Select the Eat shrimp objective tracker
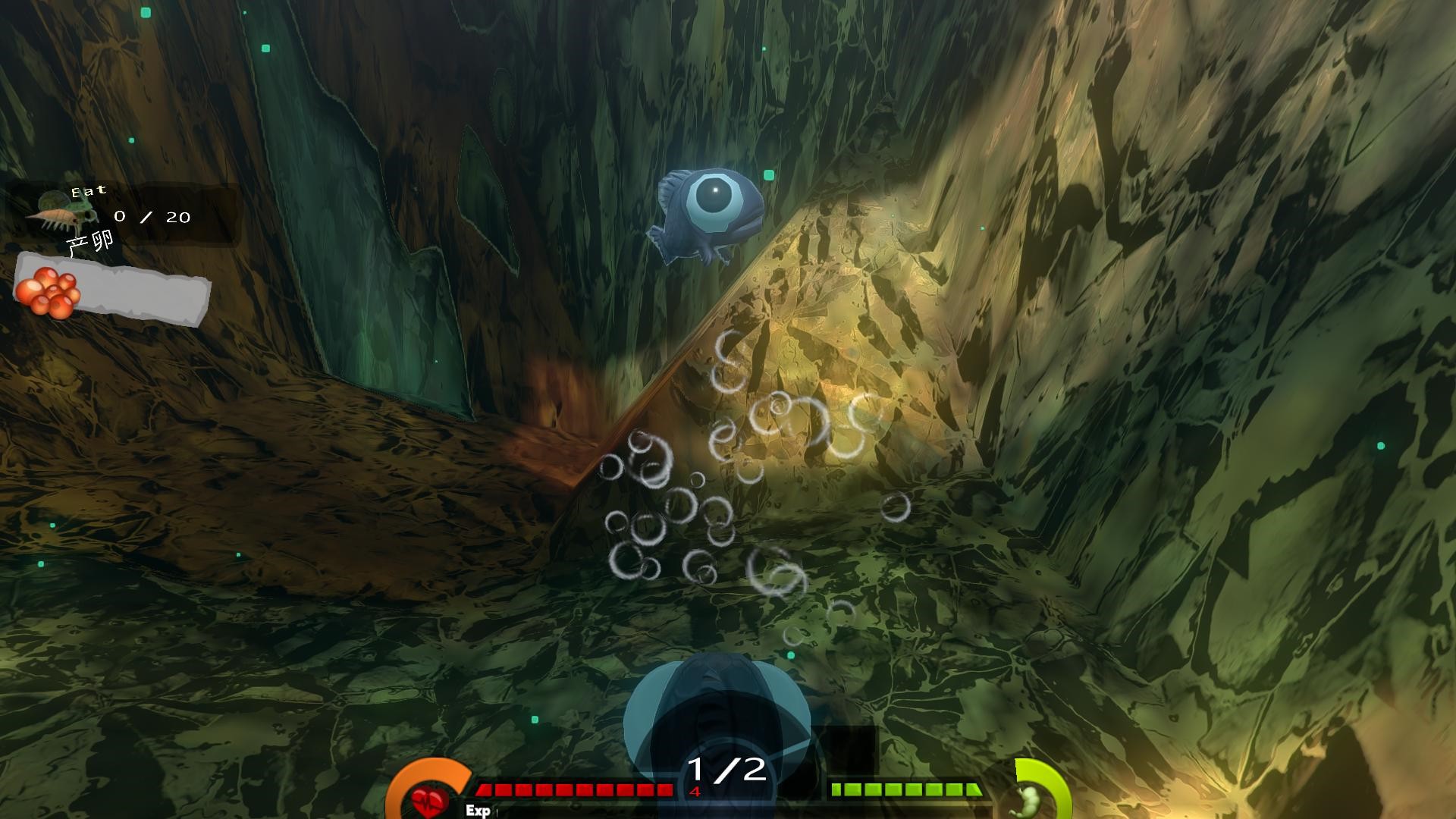1456x819 pixels. tap(121, 214)
